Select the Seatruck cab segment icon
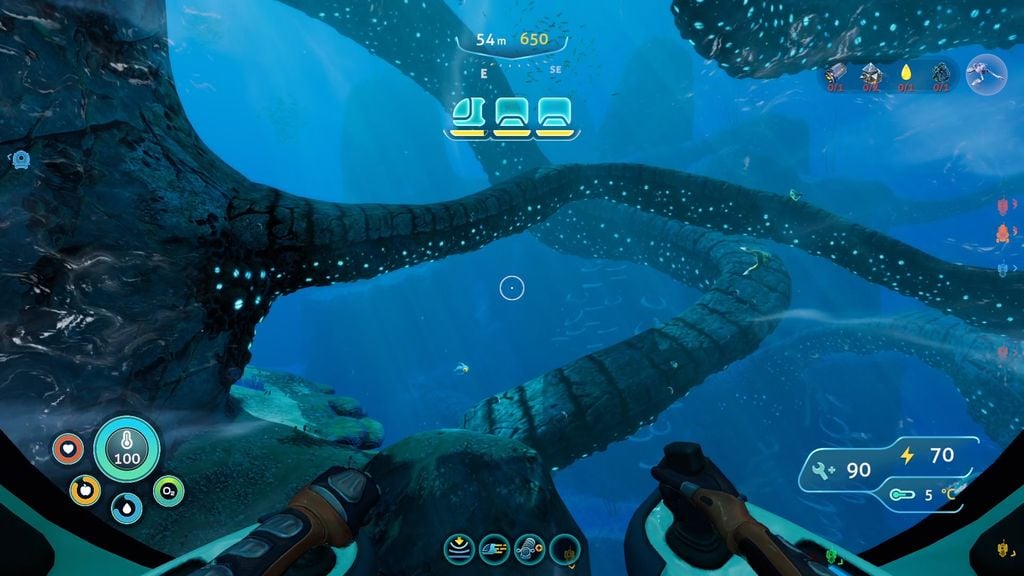Viewport: 1024px width, 576px height. 467,113
